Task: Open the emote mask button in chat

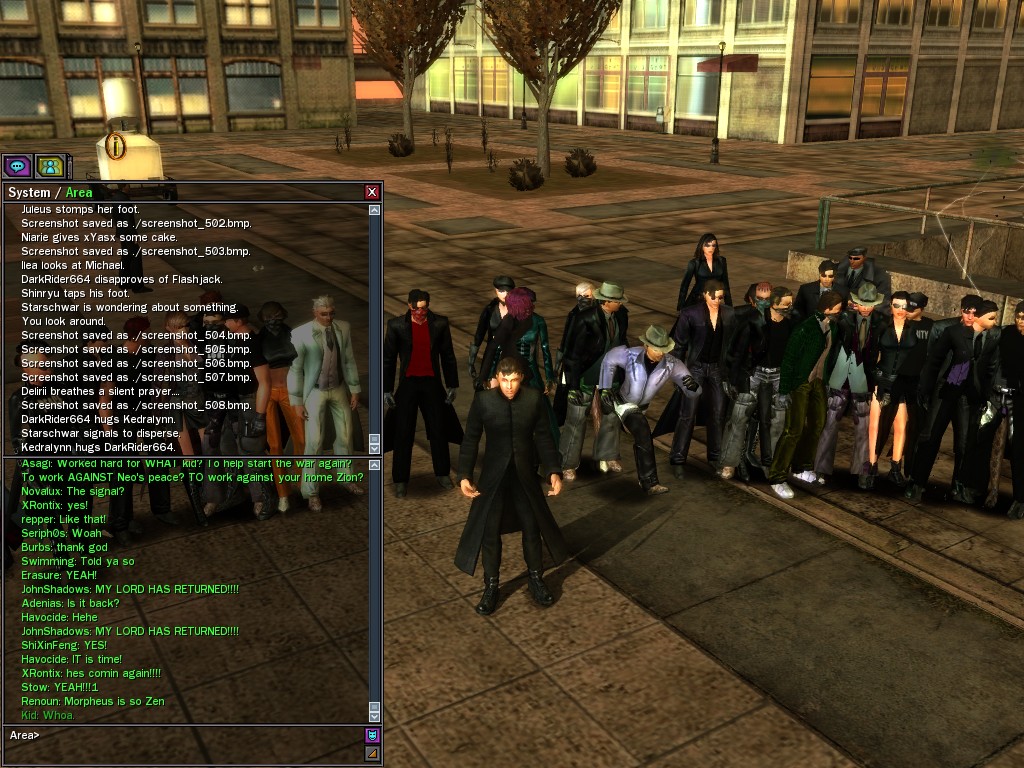Action: (373, 735)
